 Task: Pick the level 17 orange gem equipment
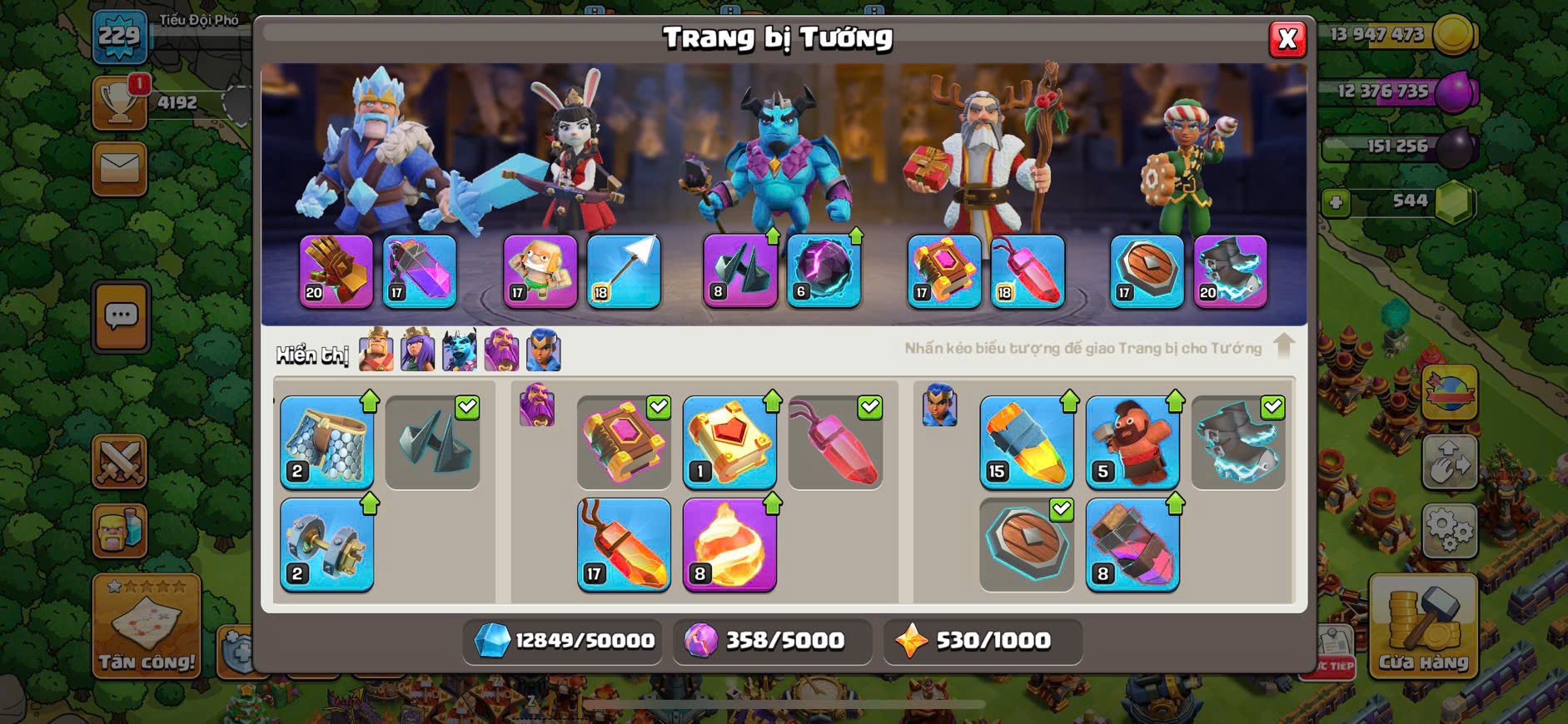pyautogui.click(x=624, y=544)
